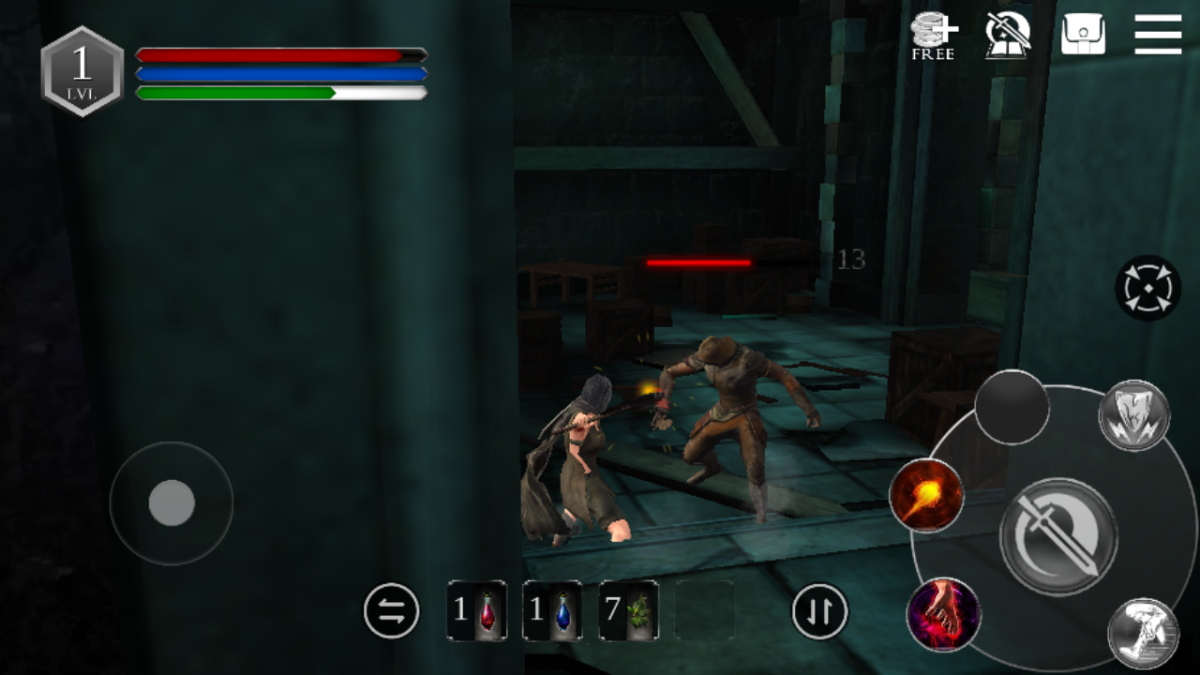Open the hamburger main menu
This screenshot has width=1200, height=675.
point(1158,35)
